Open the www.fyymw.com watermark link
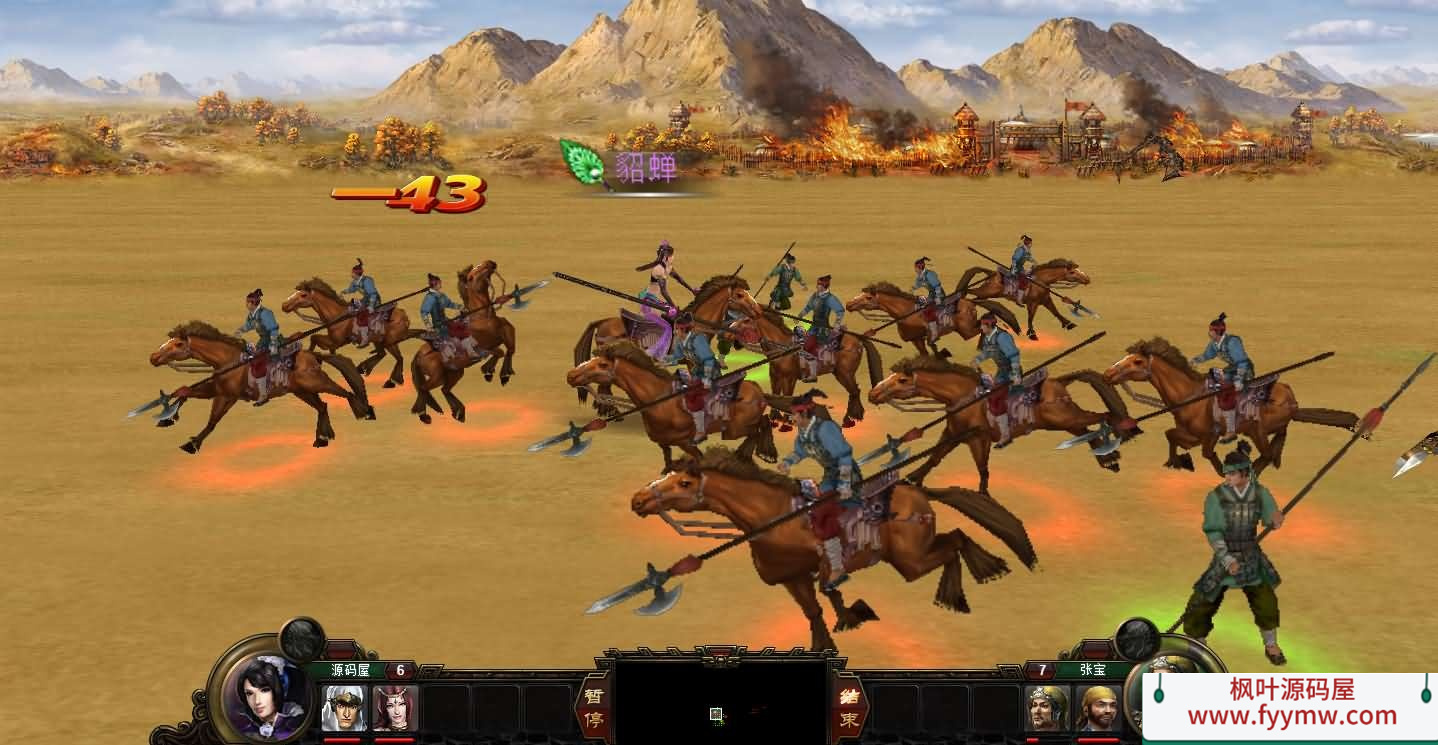This screenshot has height=745, width=1438. click(x=1291, y=716)
